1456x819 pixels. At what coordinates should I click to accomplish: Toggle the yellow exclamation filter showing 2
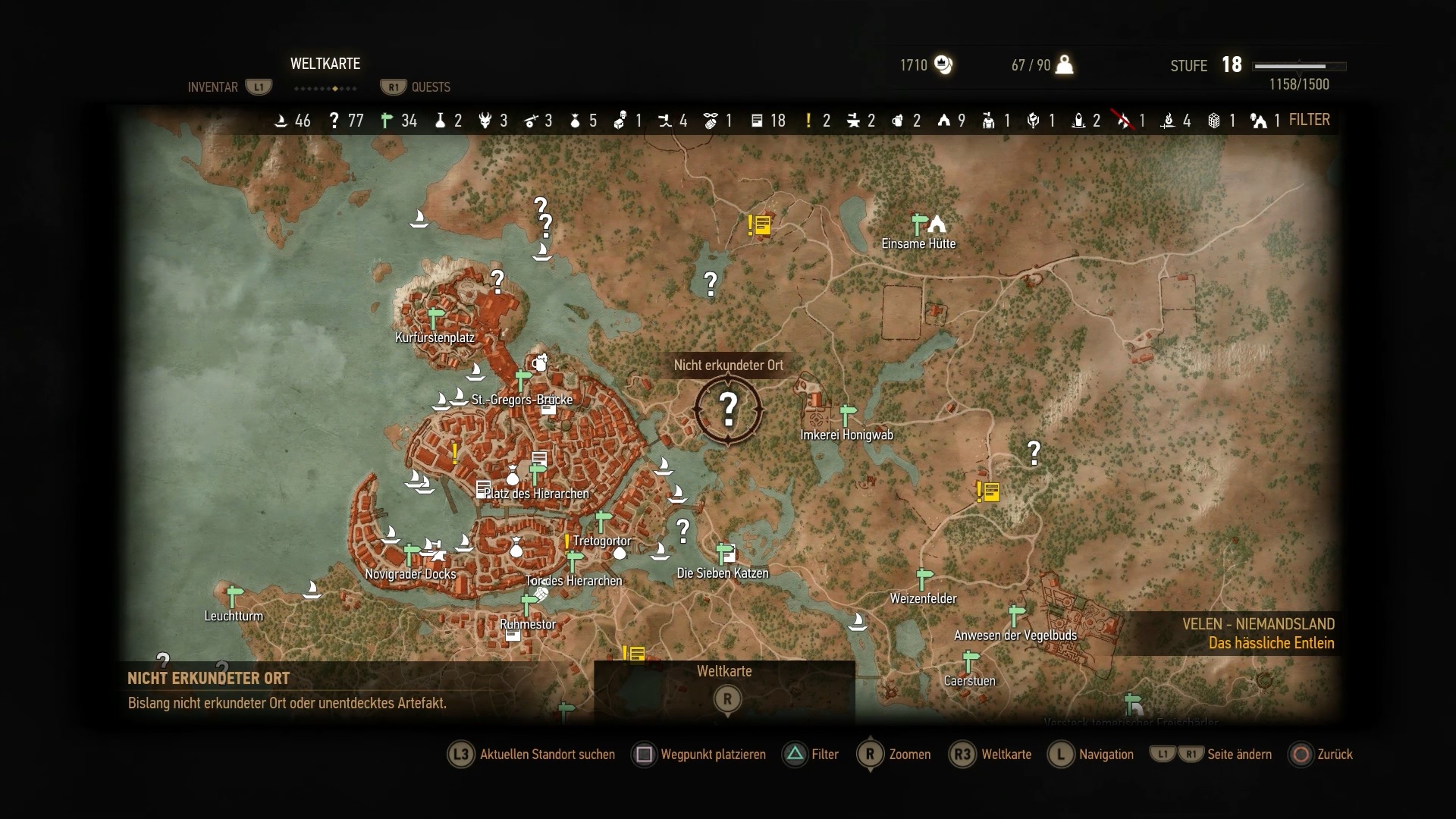817,121
